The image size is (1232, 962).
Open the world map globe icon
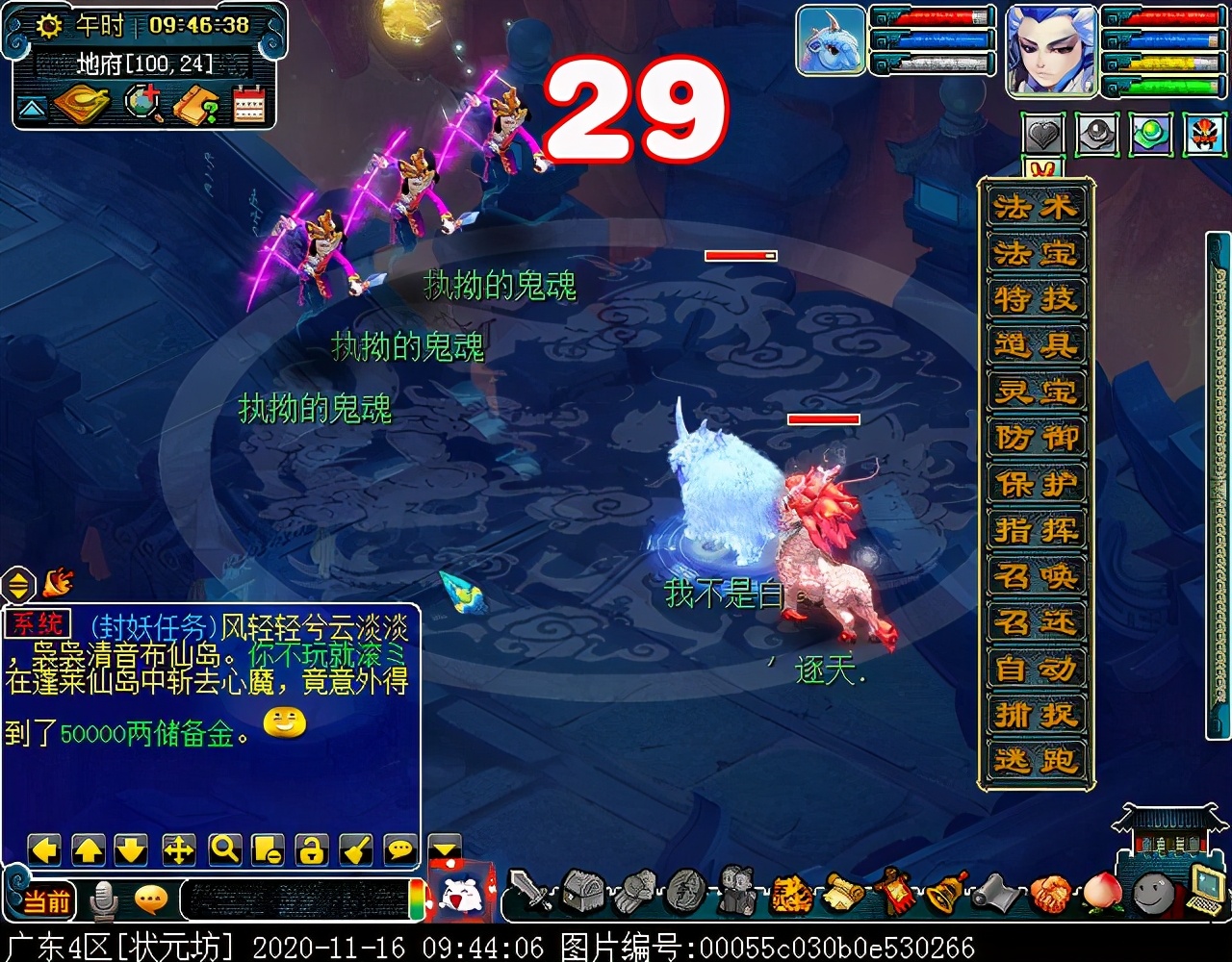coord(144,106)
